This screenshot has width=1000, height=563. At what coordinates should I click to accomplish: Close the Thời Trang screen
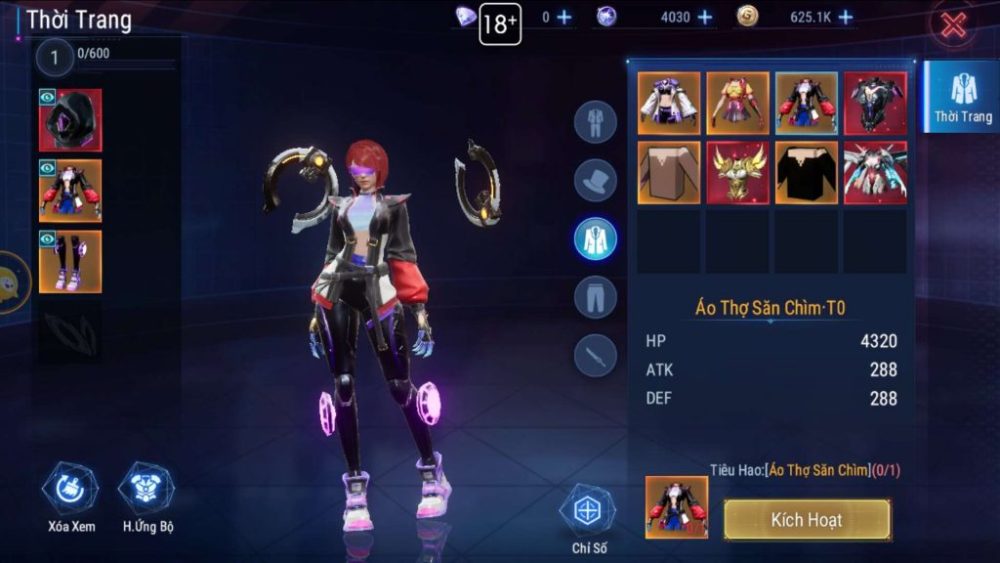953,25
